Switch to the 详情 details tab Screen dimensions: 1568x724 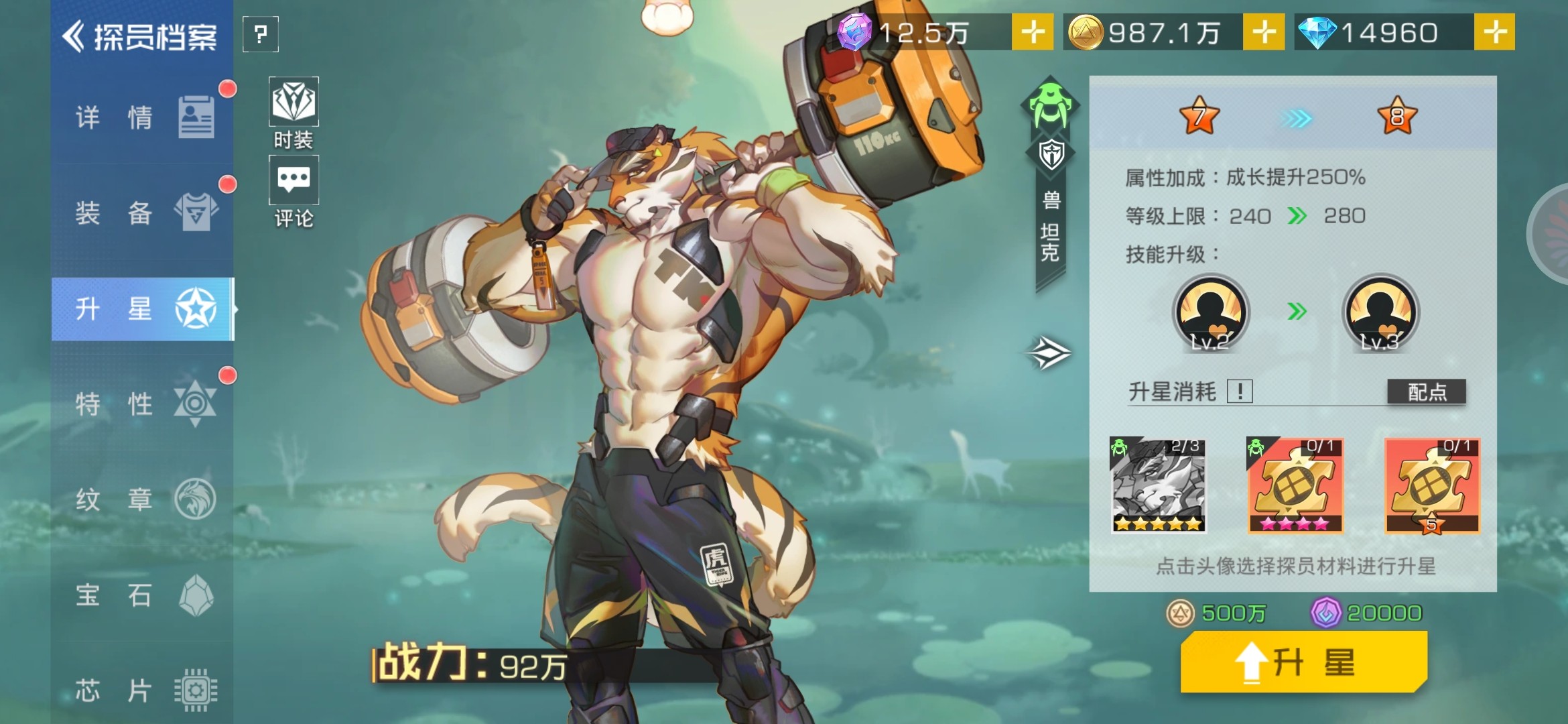pyautogui.click(x=143, y=118)
